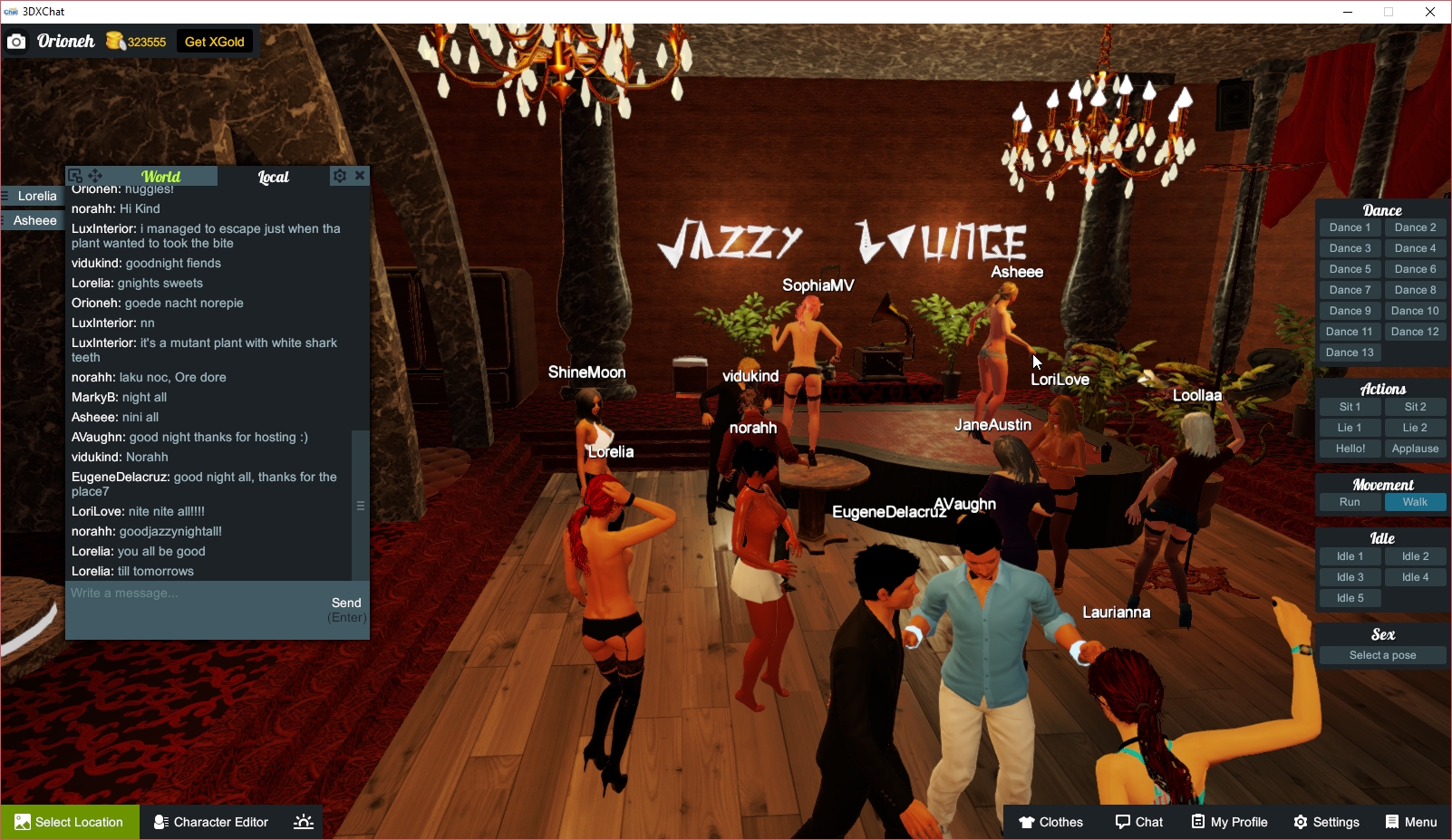Open Chat from the bottom bar
The image size is (1452, 840).
point(1138,822)
